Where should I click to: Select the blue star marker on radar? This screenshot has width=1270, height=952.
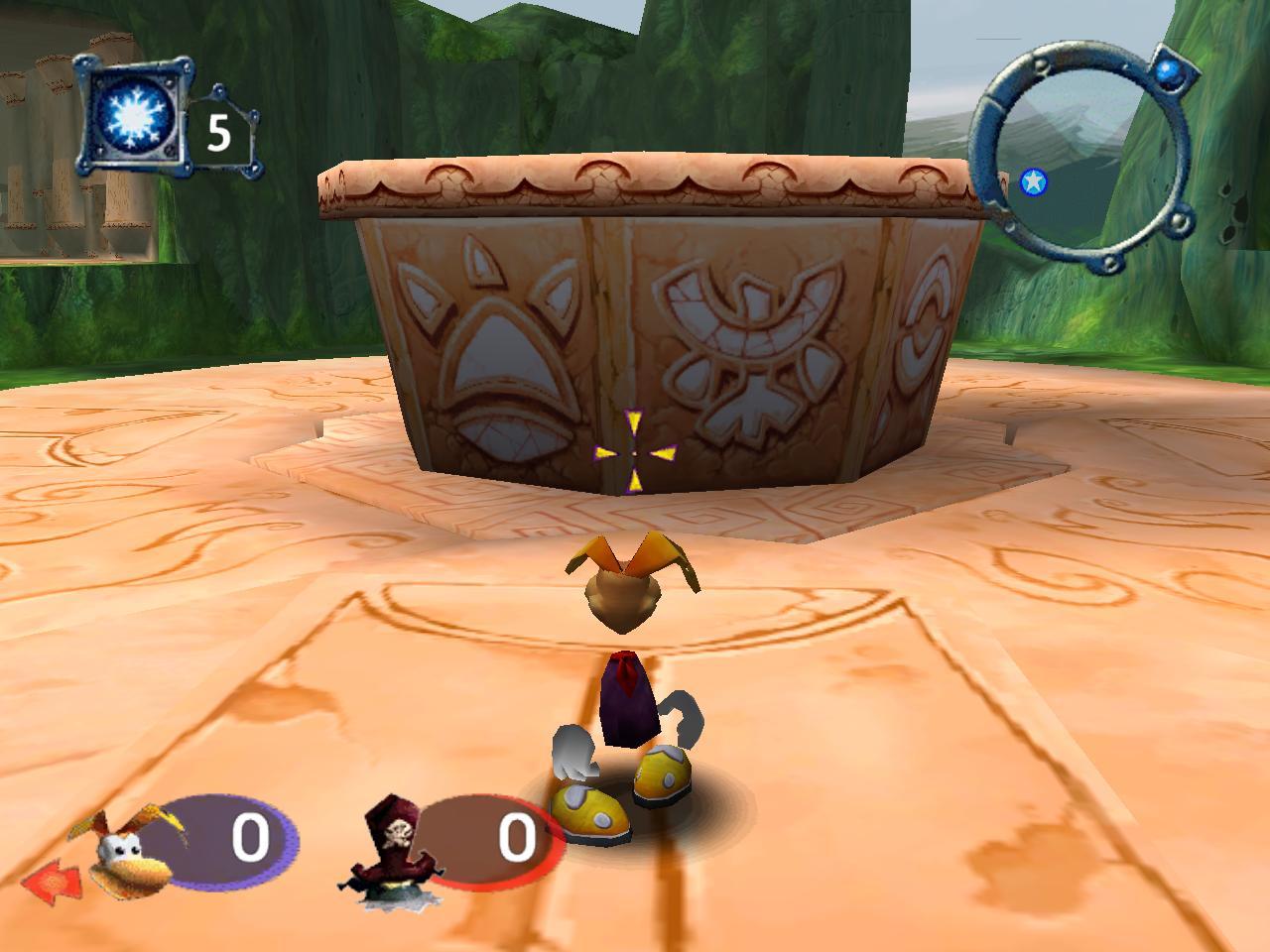click(x=1033, y=181)
